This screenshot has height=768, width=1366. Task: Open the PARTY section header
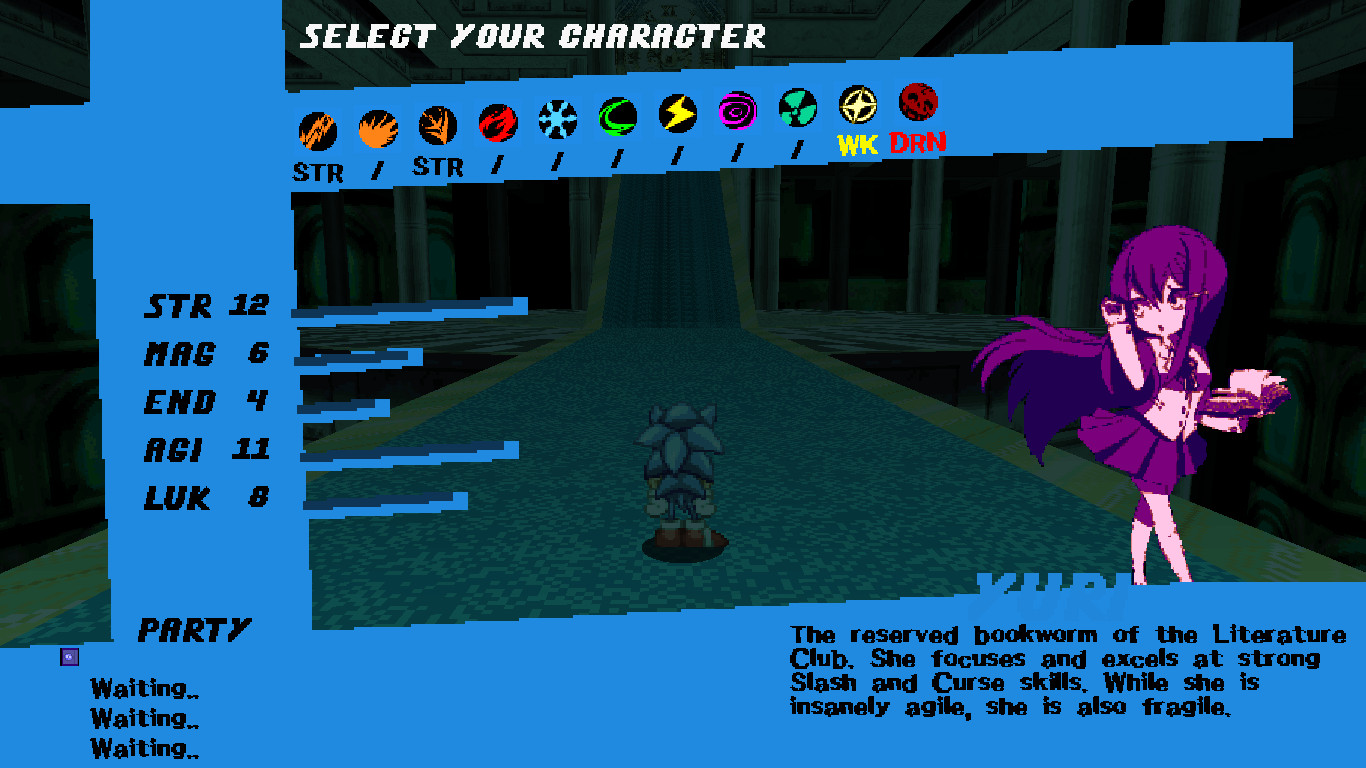pos(193,631)
